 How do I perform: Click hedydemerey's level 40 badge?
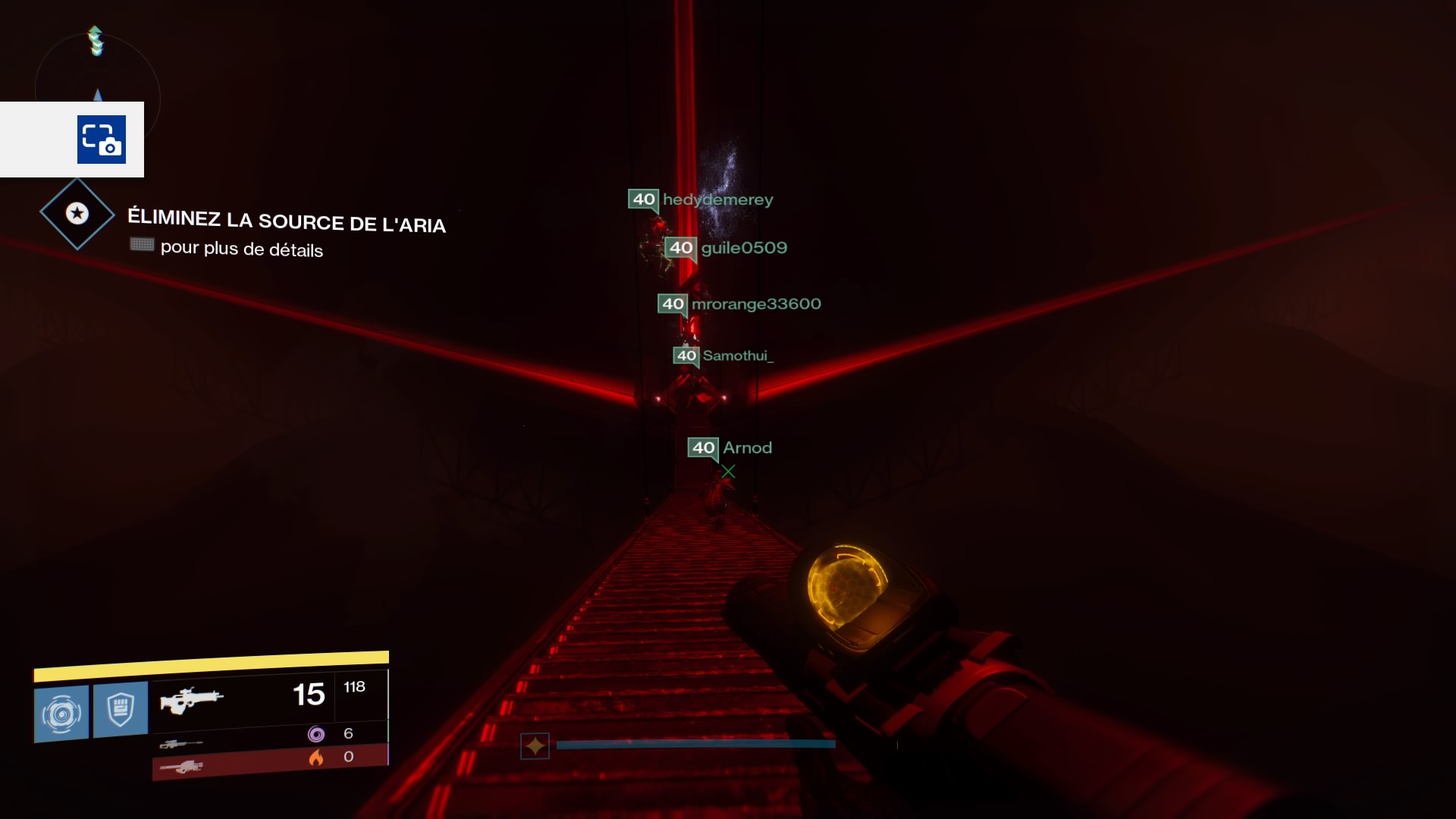point(643,199)
